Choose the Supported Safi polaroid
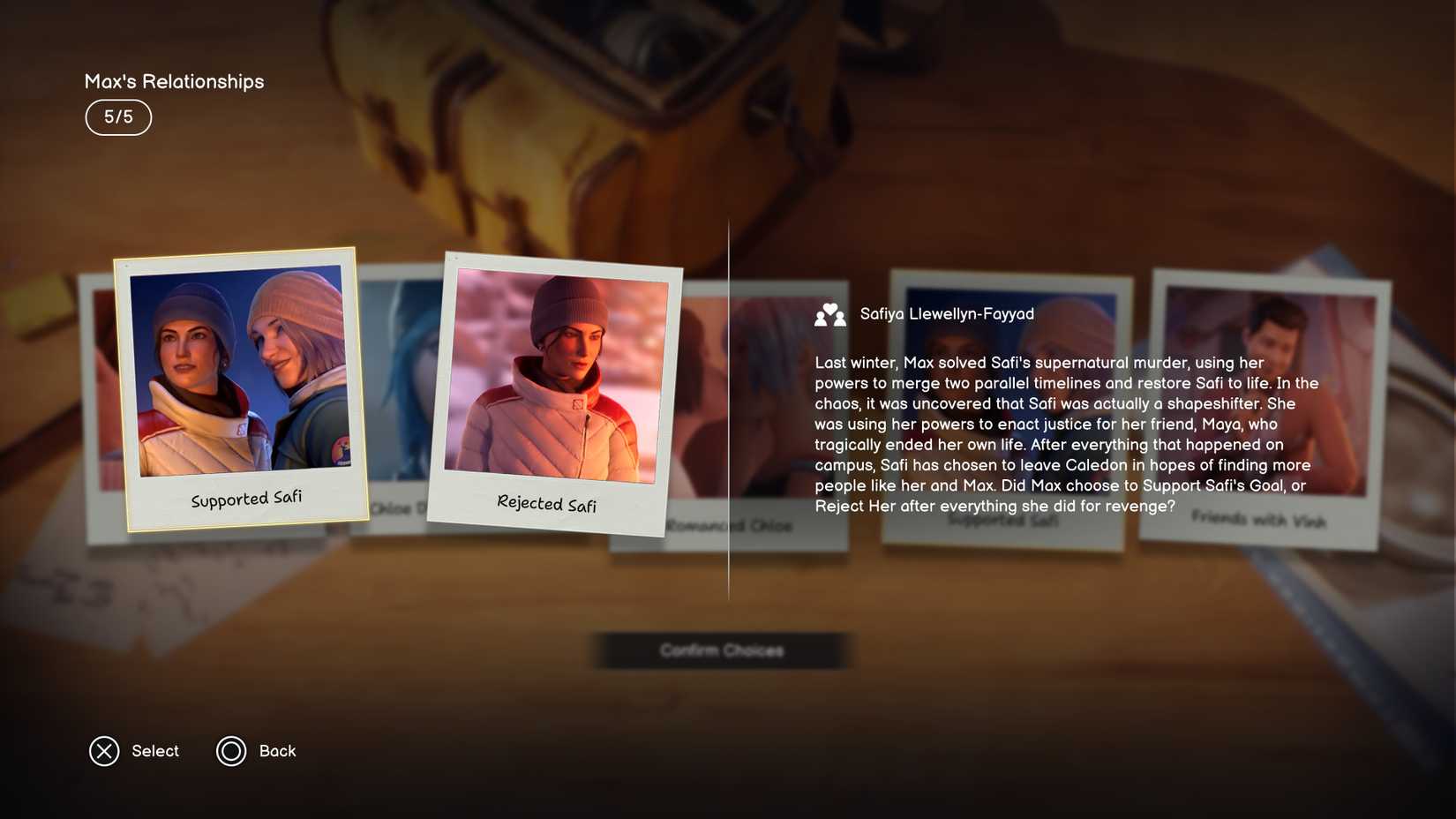The width and height of the screenshot is (1456, 819). tap(241, 388)
